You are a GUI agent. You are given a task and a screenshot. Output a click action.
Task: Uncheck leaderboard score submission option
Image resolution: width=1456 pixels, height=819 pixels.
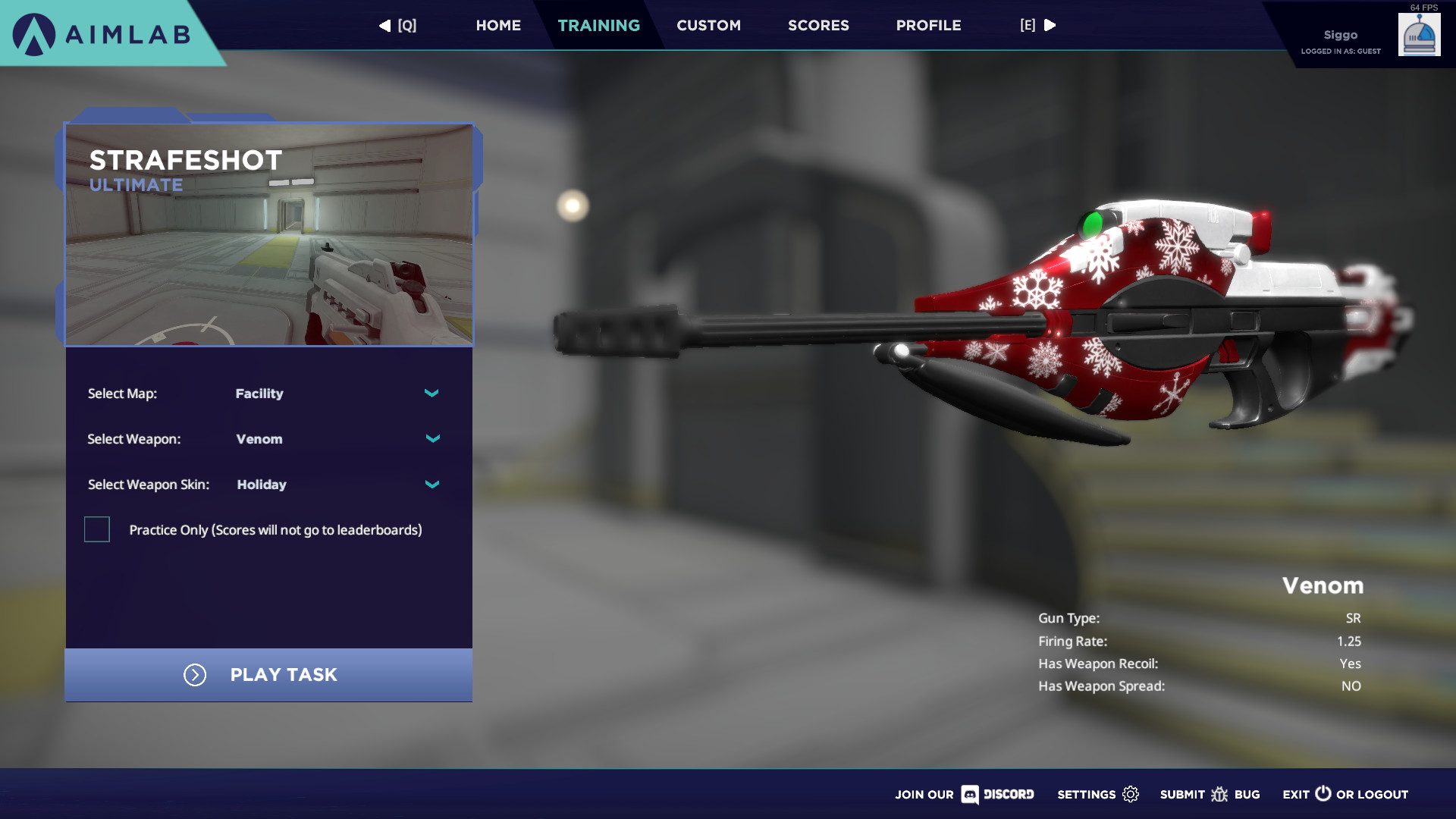coord(97,529)
